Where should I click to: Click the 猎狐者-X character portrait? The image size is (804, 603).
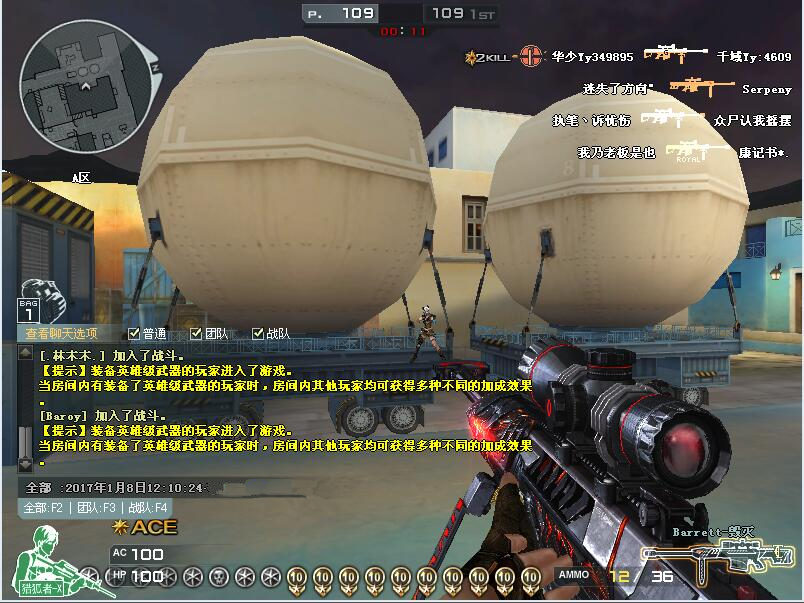point(45,563)
